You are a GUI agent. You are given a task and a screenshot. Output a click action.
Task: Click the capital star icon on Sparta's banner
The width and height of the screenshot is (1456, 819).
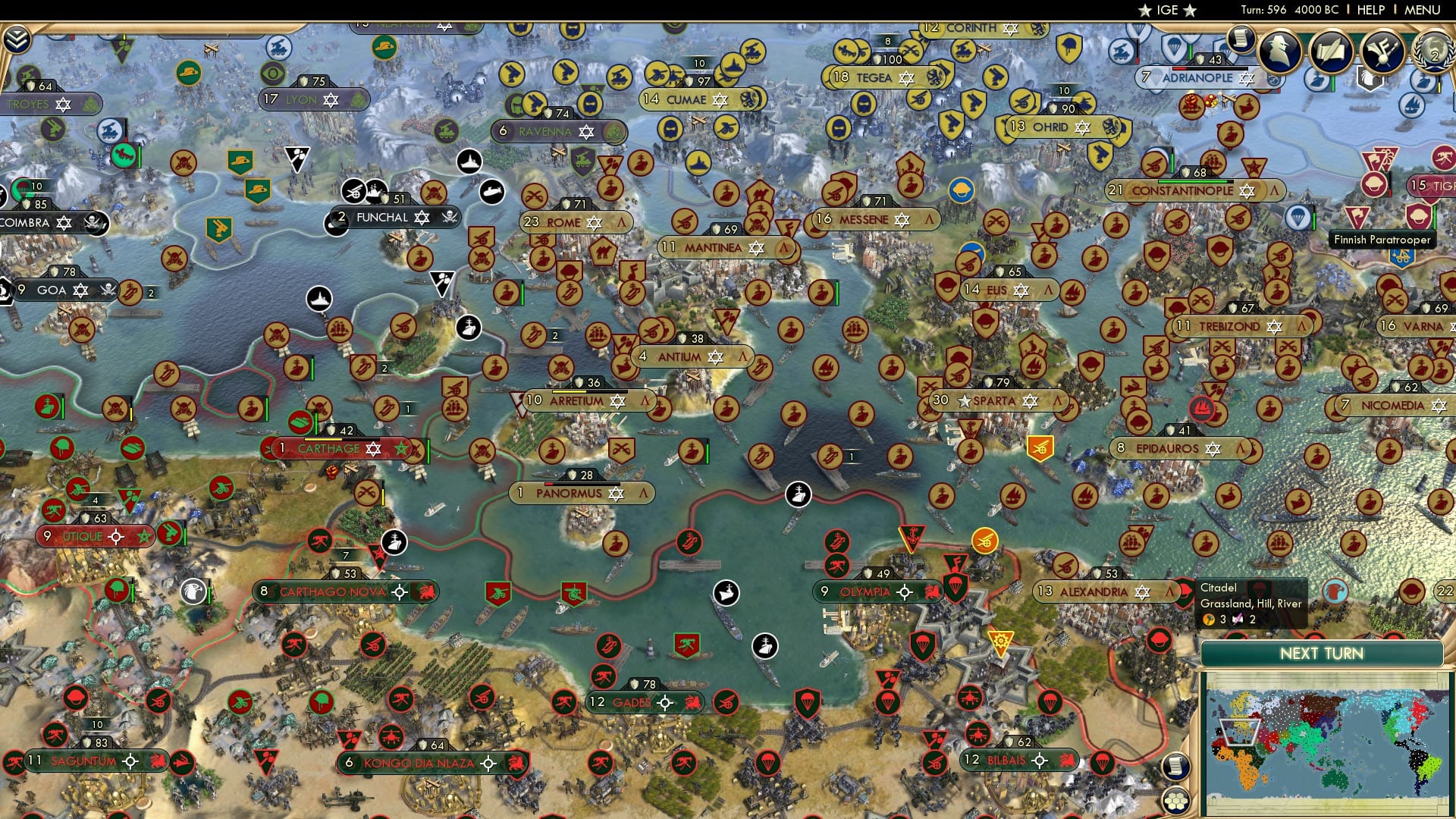(965, 401)
